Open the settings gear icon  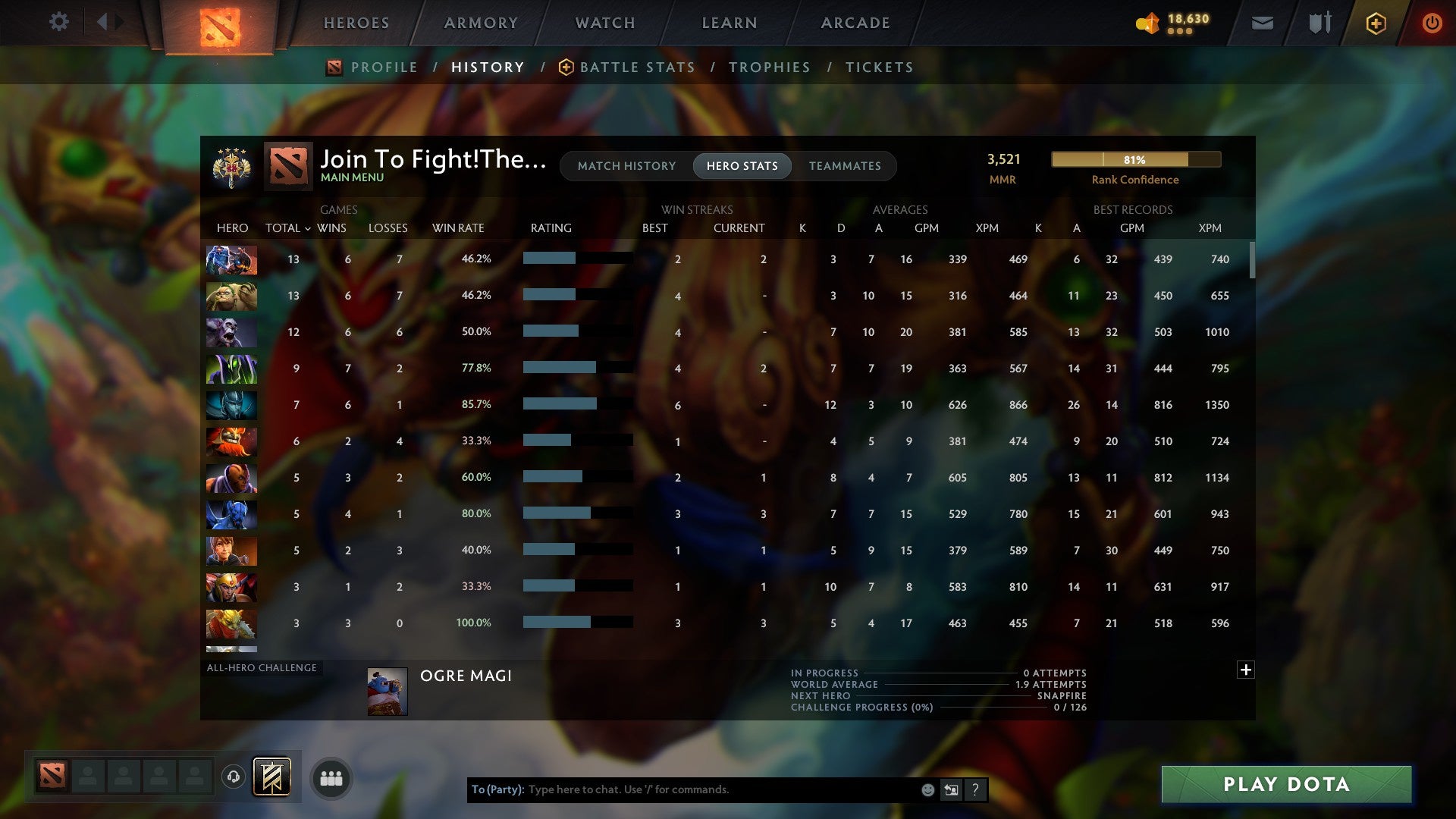pyautogui.click(x=59, y=21)
